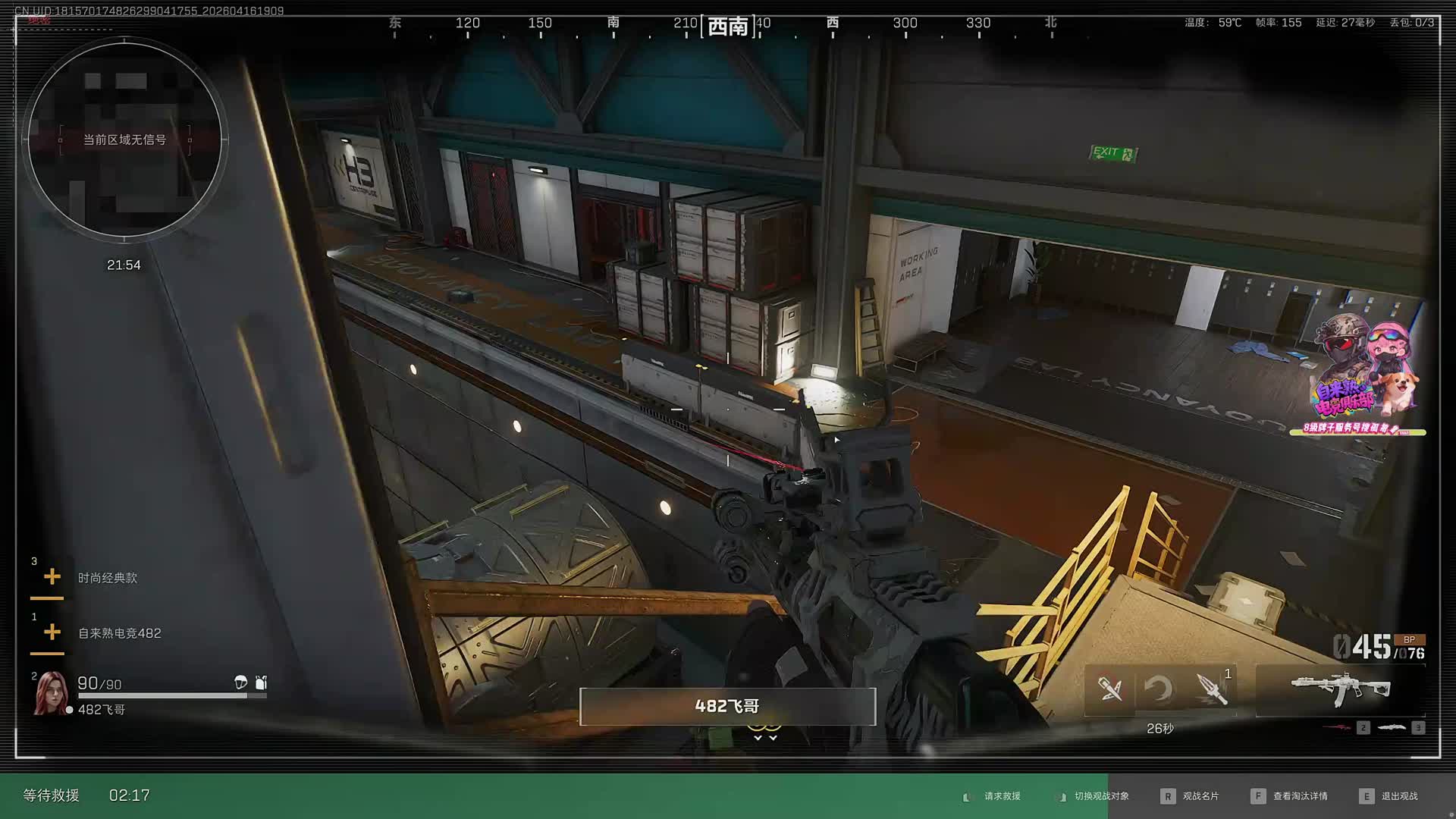Click the crossed syringe ability icon

1110,689
